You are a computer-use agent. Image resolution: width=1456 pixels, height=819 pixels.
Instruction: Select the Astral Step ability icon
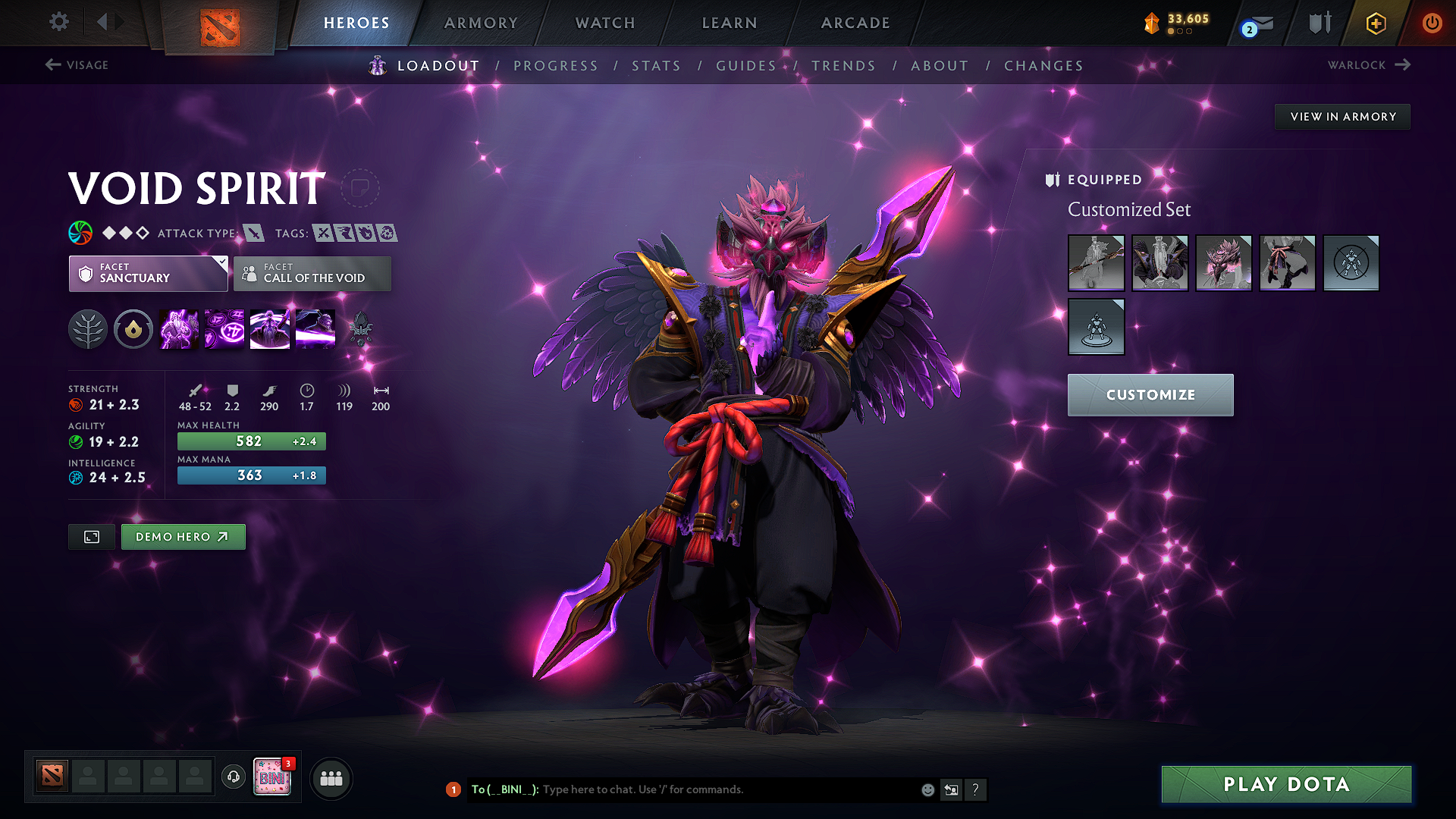point(315,328)
